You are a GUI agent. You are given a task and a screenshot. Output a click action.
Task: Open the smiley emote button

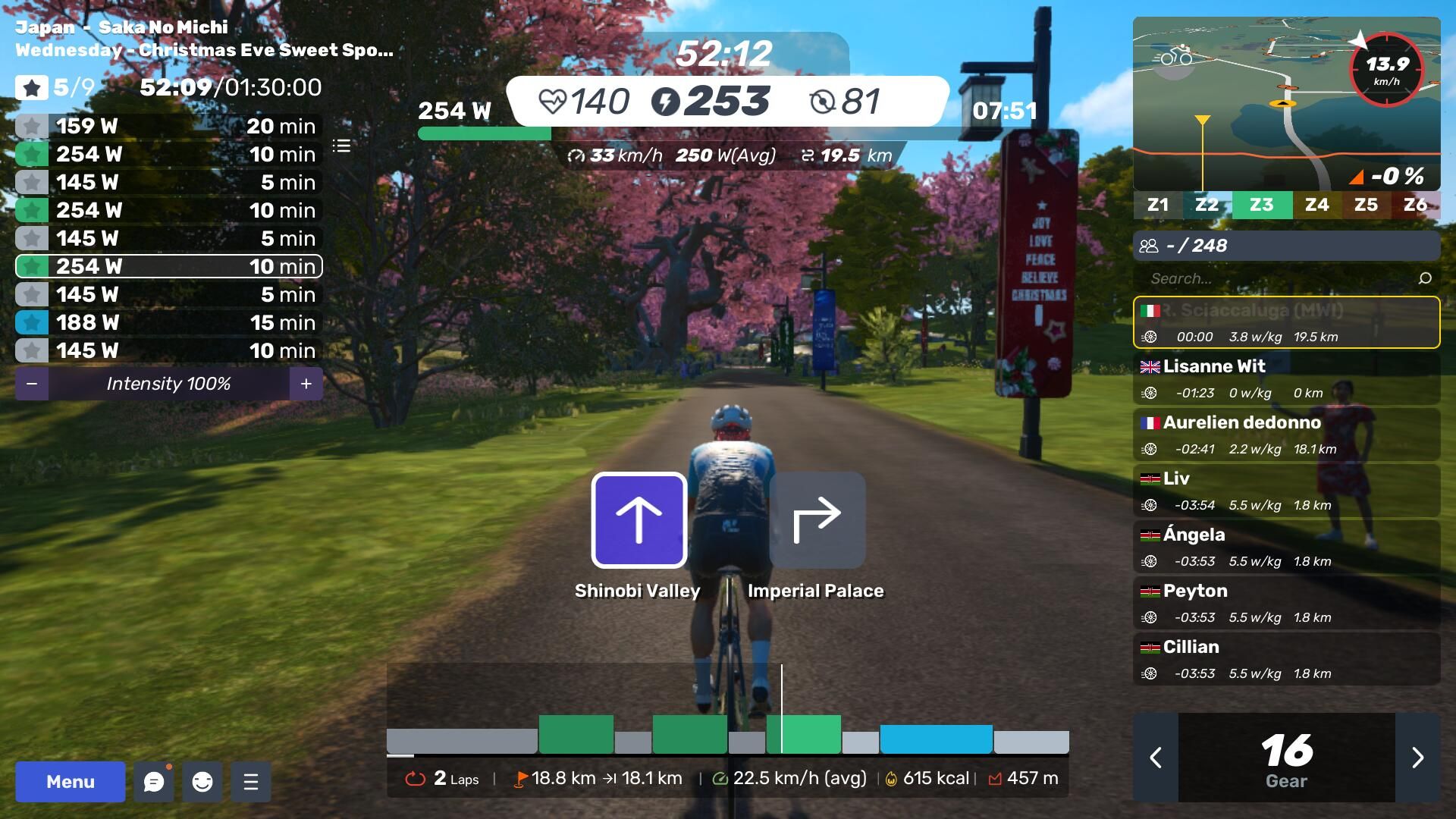coord(202,781)
